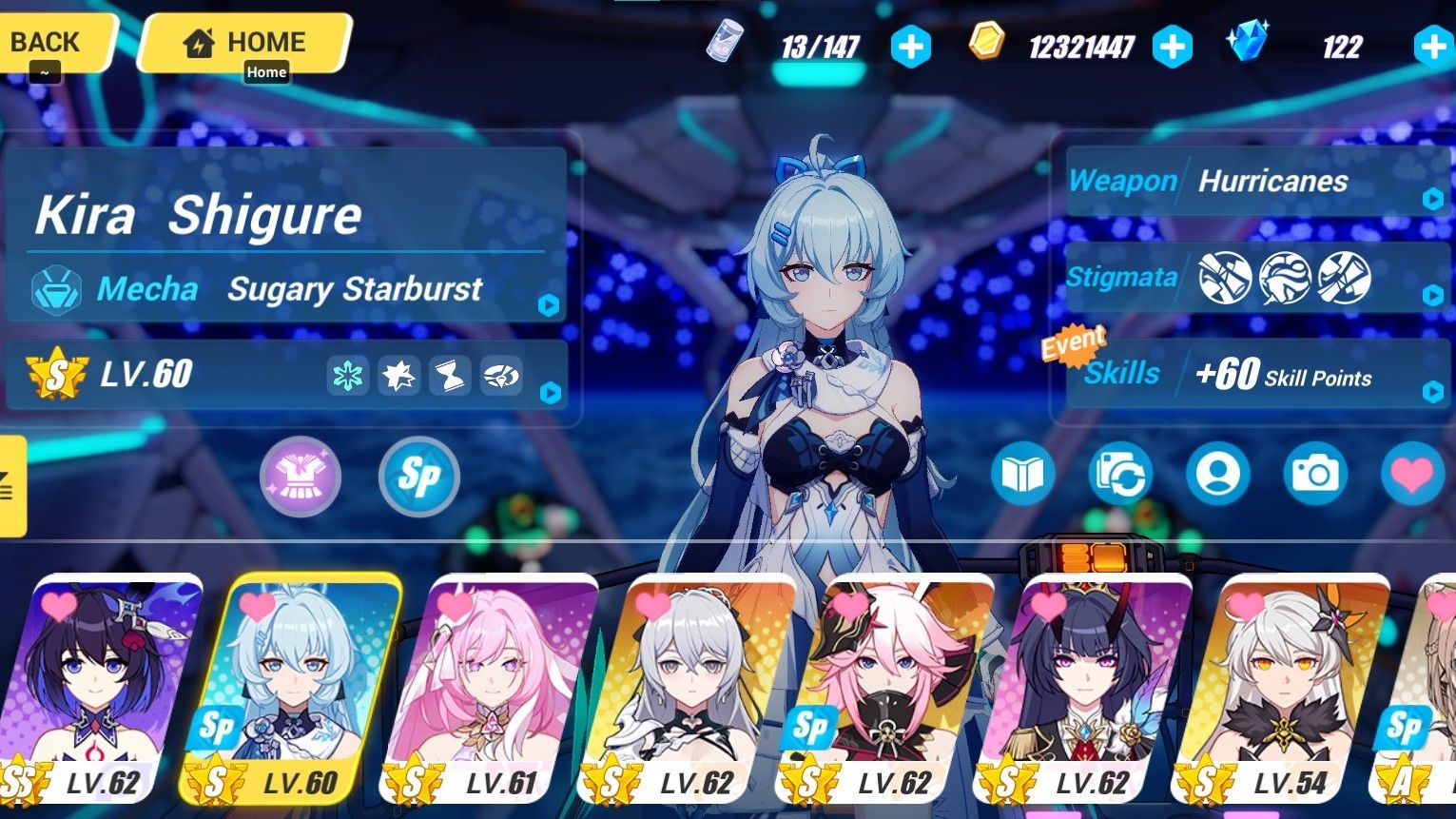
Task: Open the photo gallery swap icon
Action: coord(1121,475)
